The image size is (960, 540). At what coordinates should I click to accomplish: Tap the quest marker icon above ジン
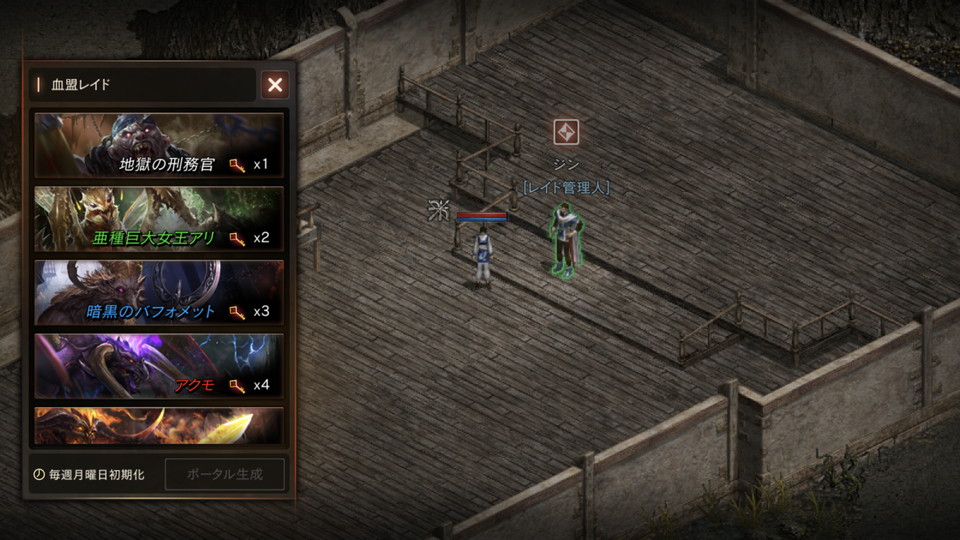[566, 132]
